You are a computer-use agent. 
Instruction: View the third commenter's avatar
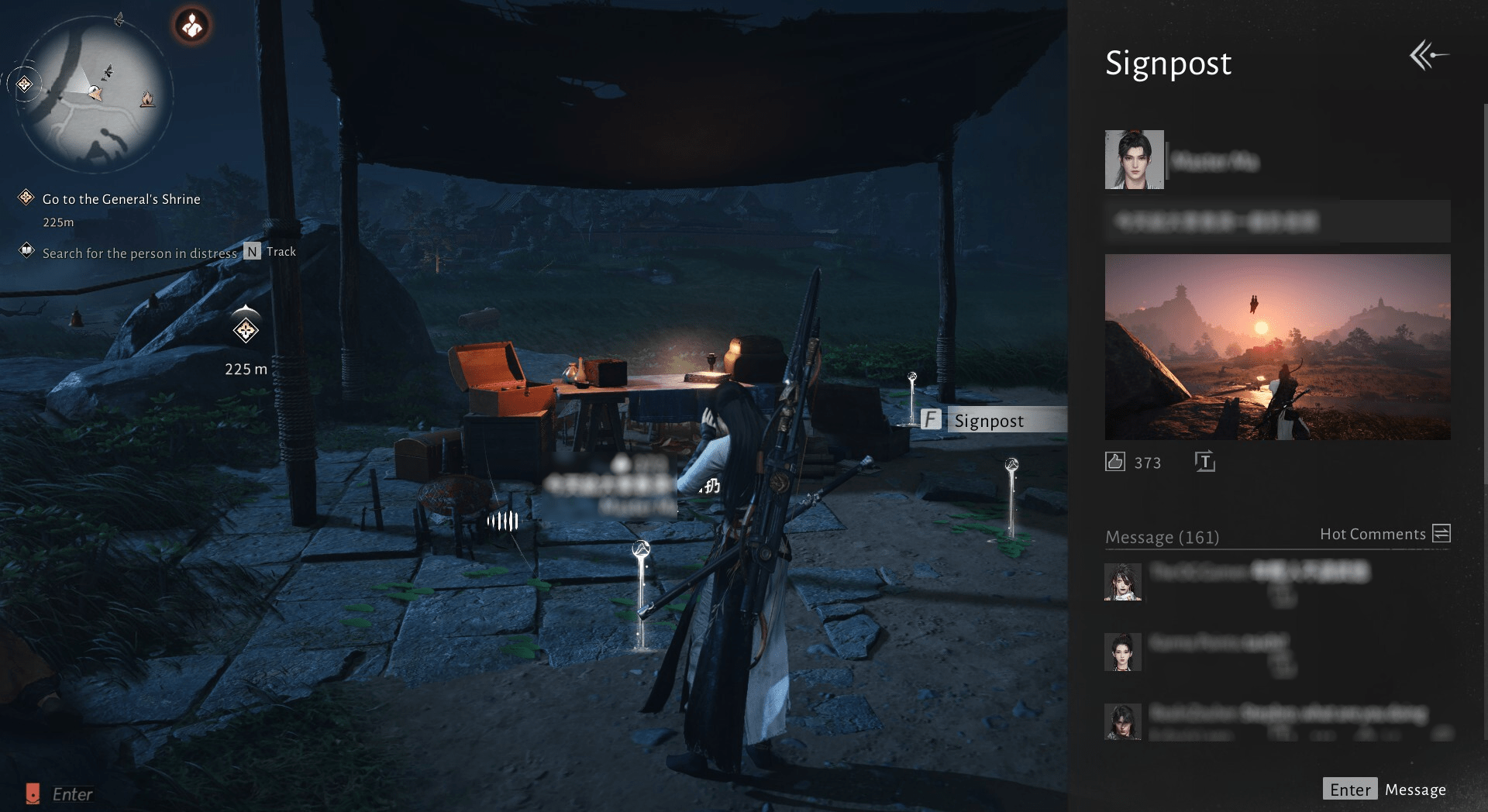[x=1122, y=721]
